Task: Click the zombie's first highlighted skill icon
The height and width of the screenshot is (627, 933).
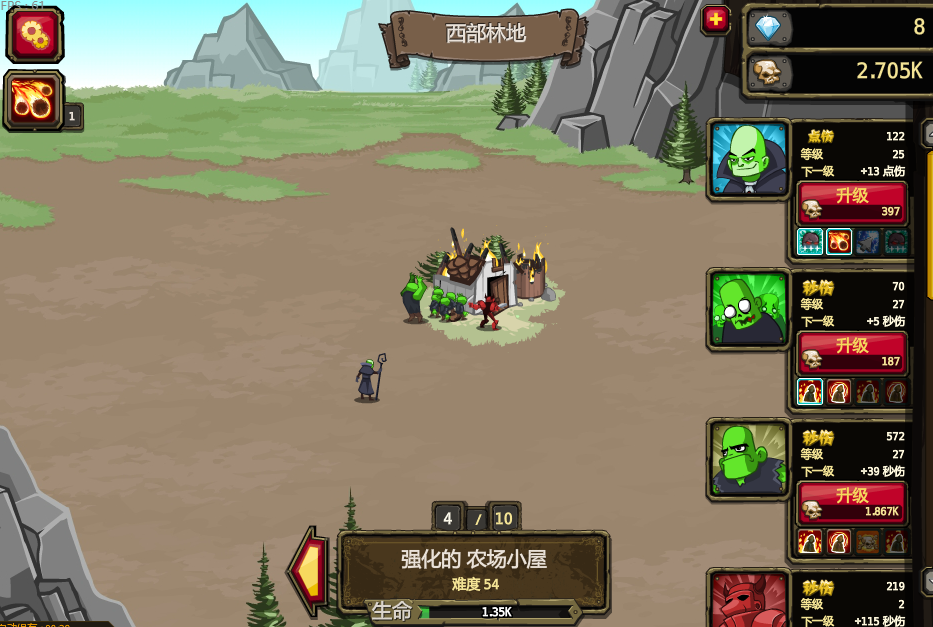Action: [x=810, y=392]
